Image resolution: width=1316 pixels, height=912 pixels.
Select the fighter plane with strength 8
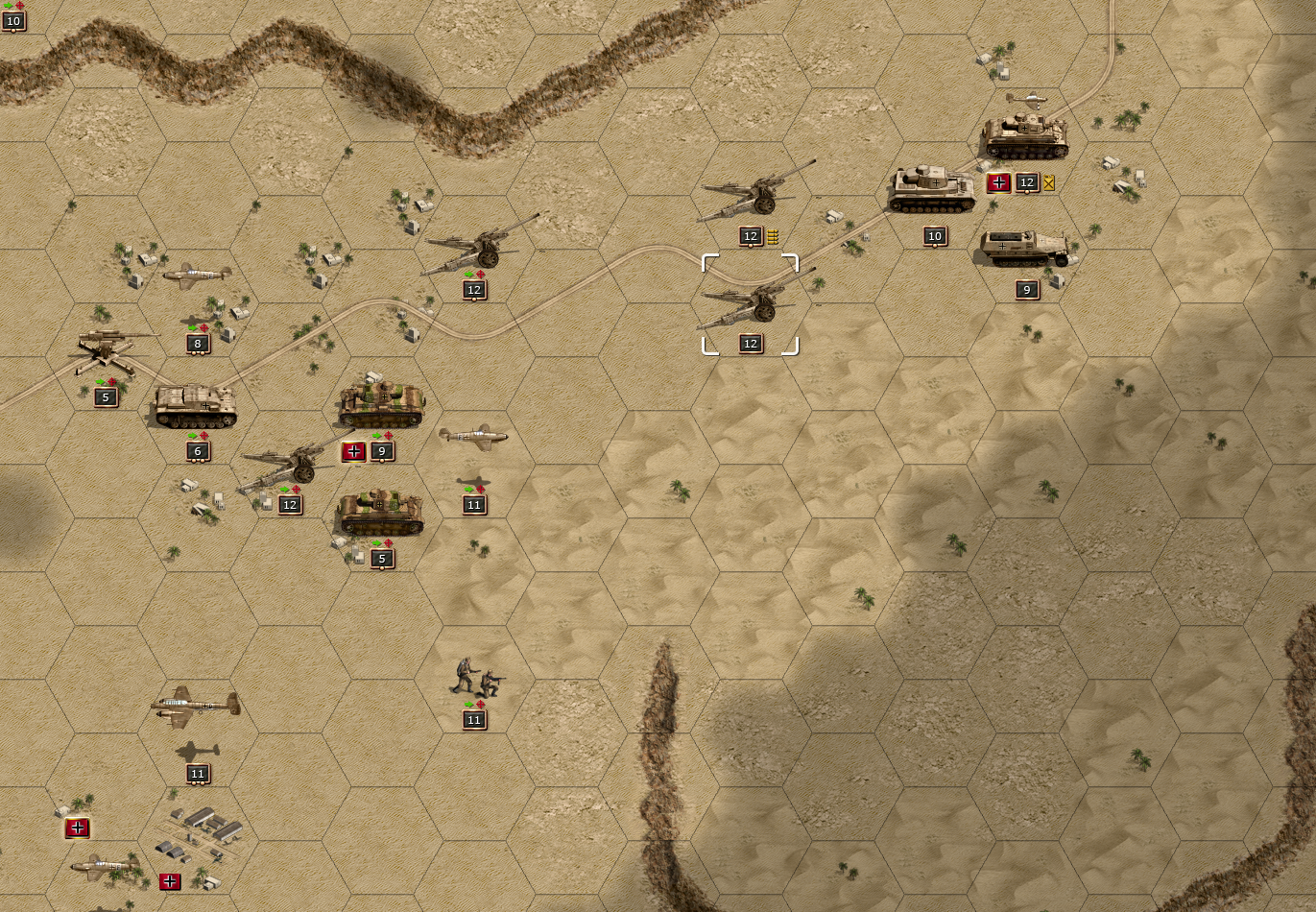pos(198,276)
